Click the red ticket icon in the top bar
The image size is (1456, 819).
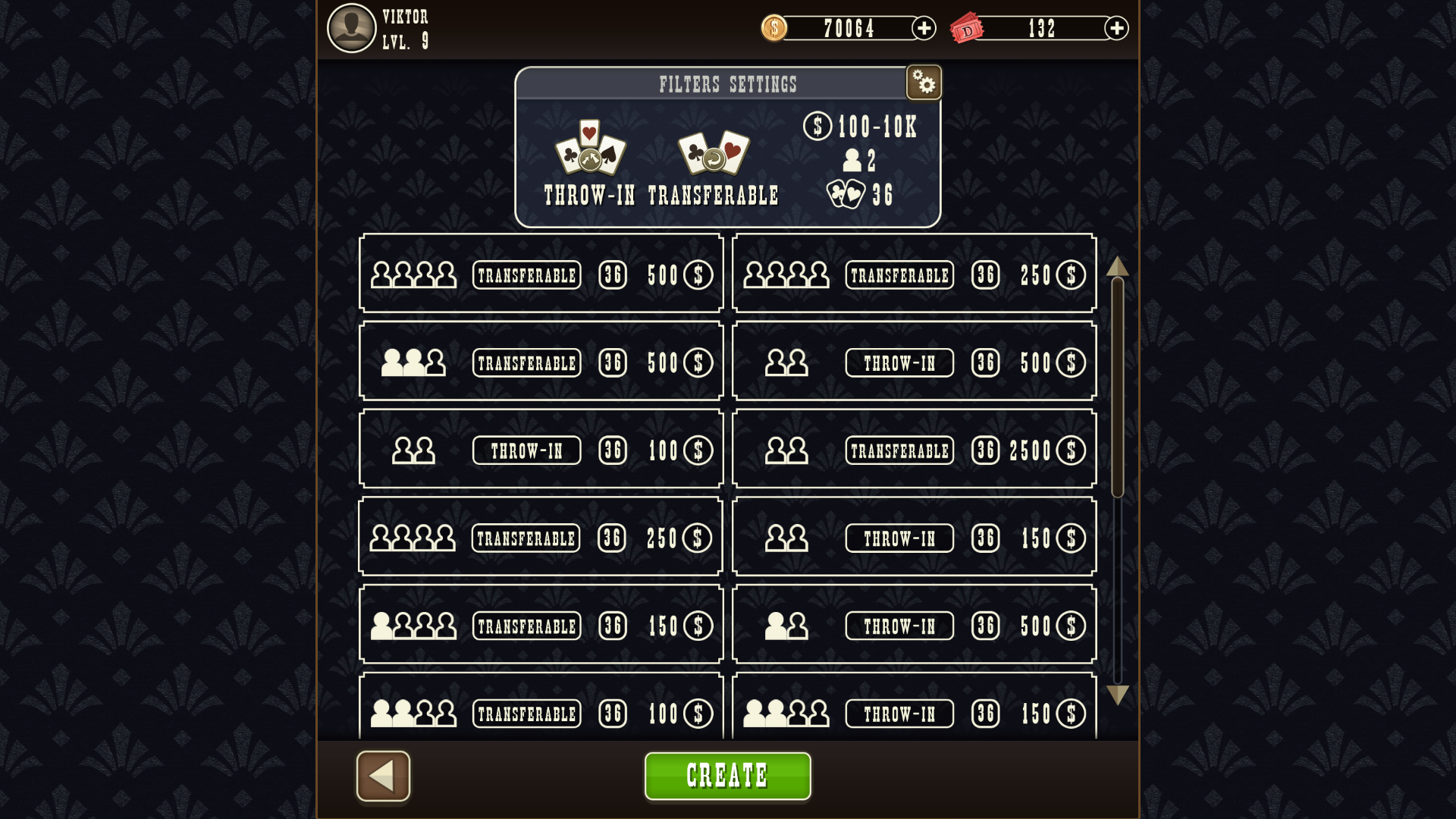point(968,28)
